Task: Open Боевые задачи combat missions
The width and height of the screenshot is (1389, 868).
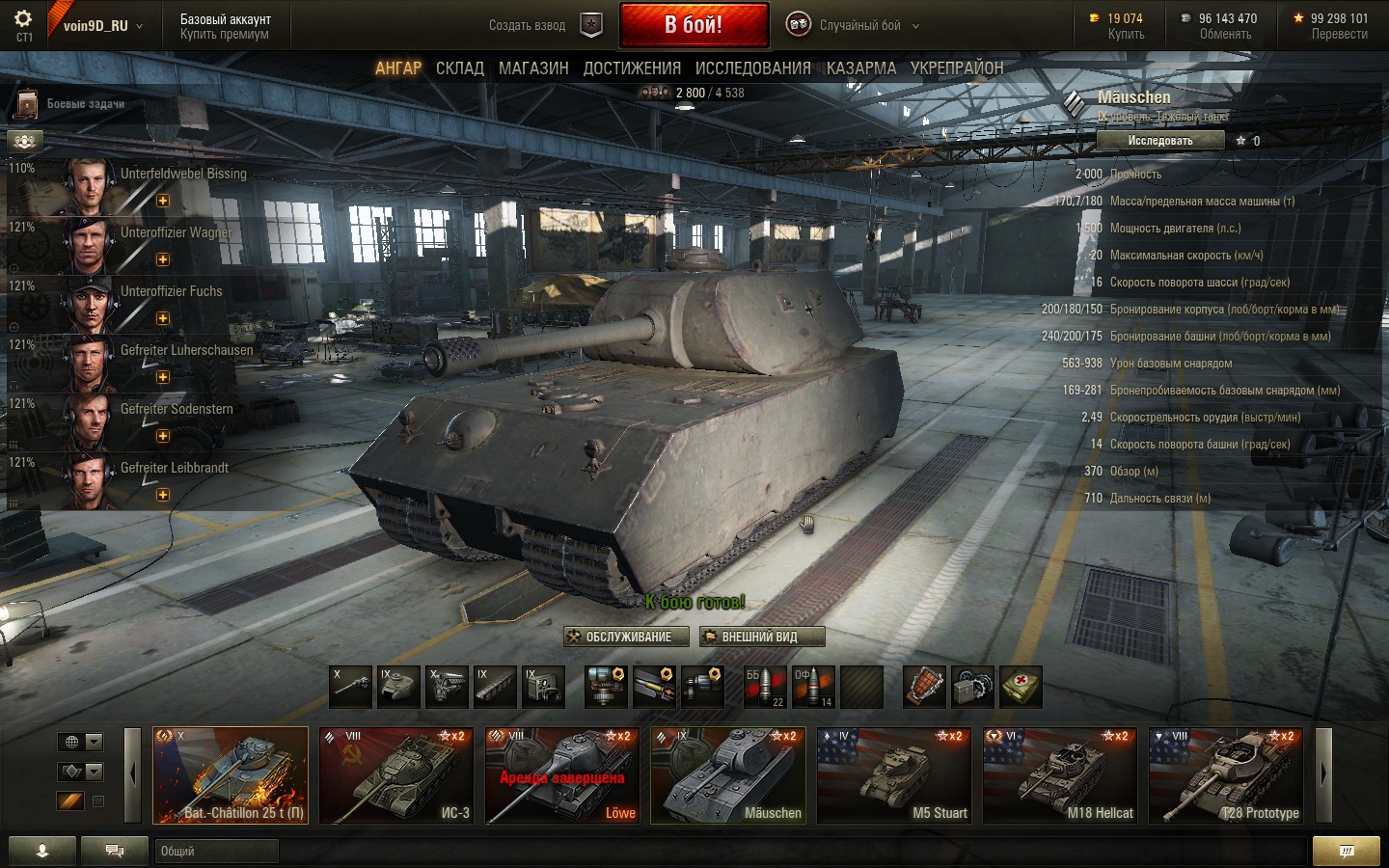Action: (x=85, y=104)
